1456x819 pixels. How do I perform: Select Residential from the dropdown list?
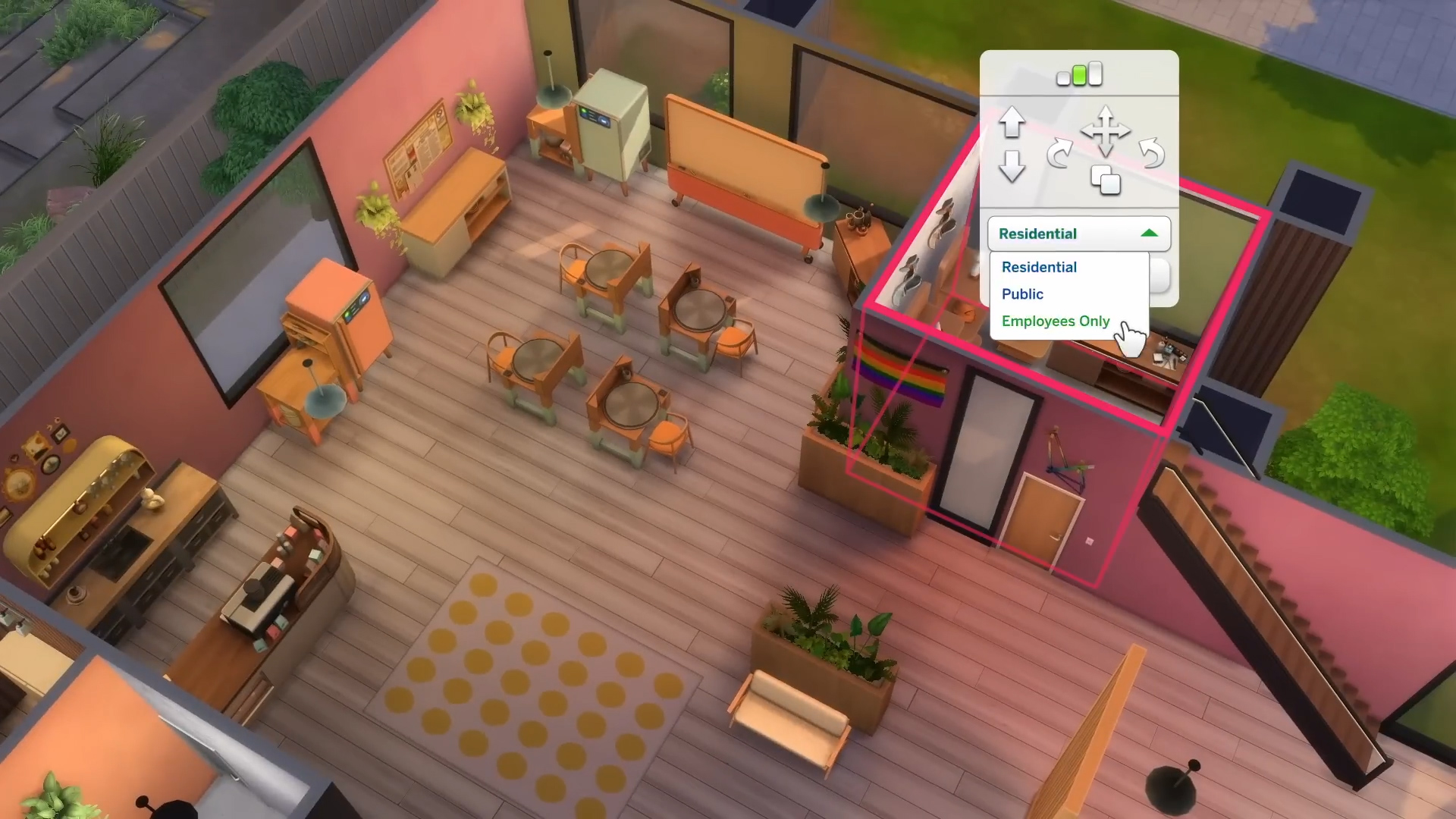coord(1039,267)
